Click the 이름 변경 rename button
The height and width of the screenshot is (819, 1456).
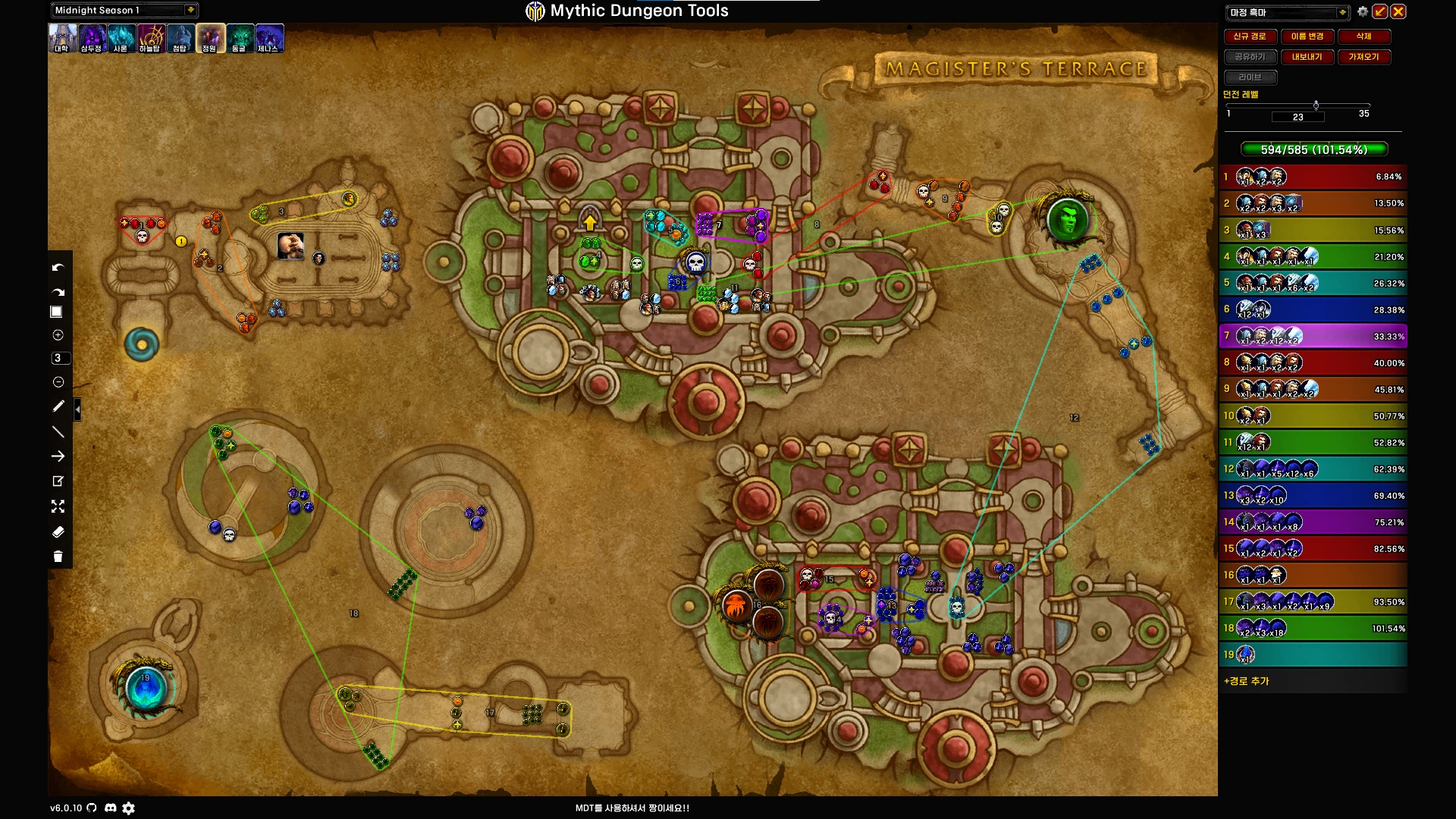click(x=1307, y=36)
